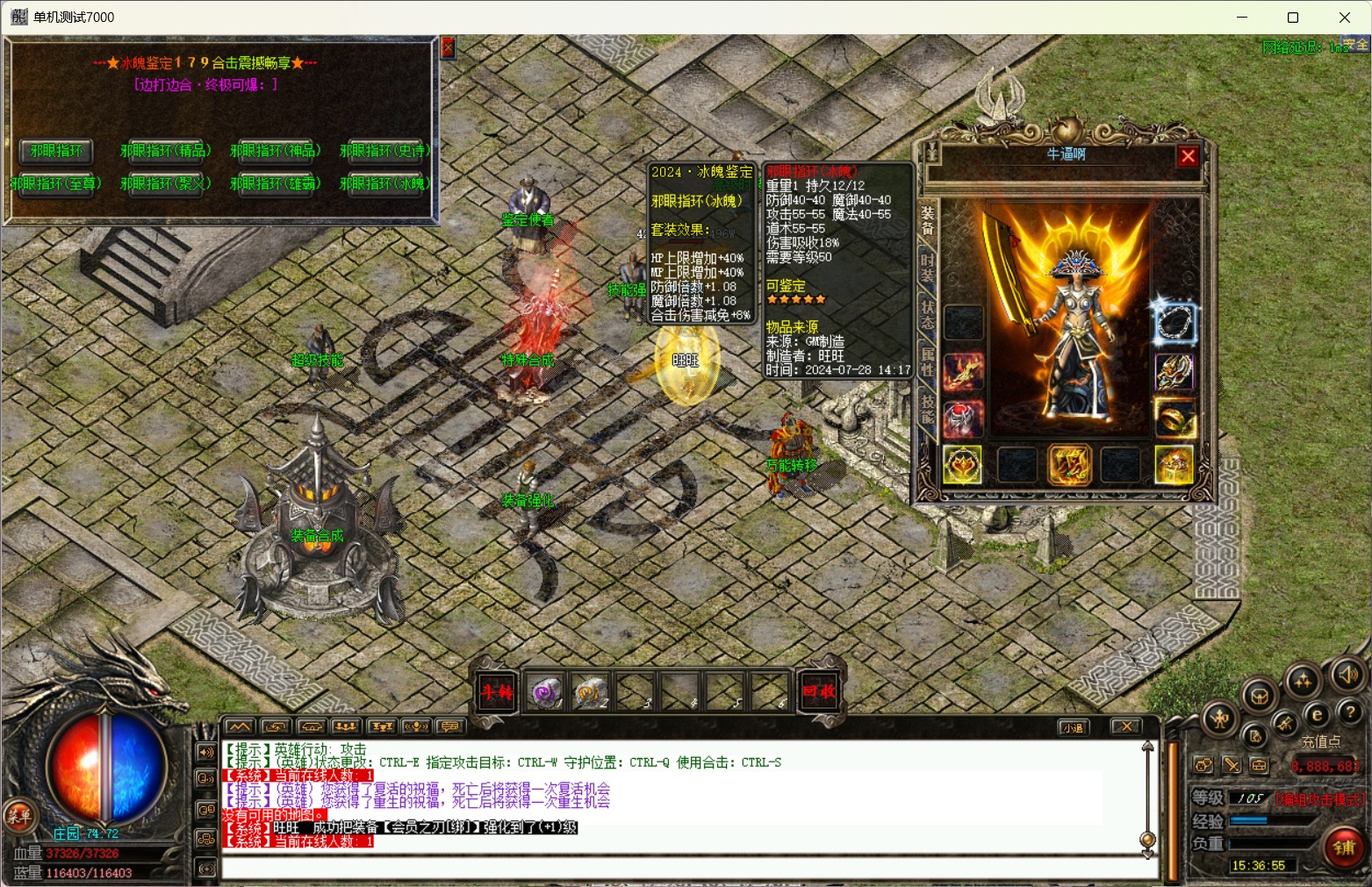This screenshot has height=887, width=1372.
Task: Open the 状态 tab
Action: click(927, 312)
